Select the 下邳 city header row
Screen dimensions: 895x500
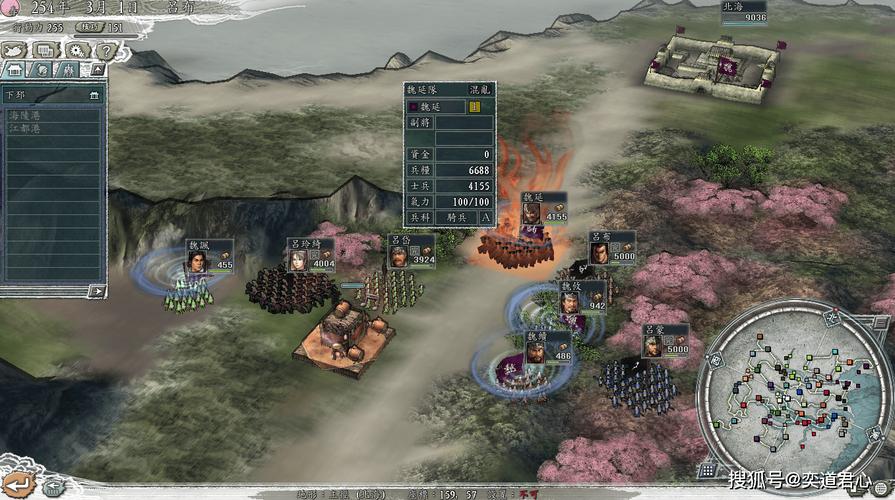tap(52, 95)
